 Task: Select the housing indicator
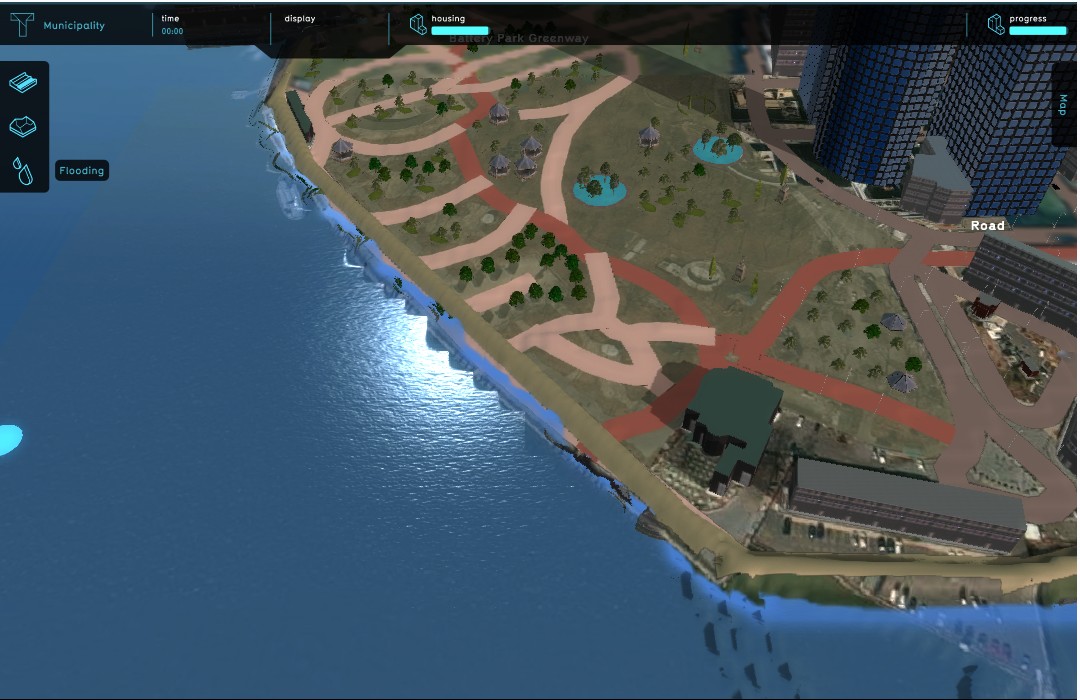pos(449,25)
